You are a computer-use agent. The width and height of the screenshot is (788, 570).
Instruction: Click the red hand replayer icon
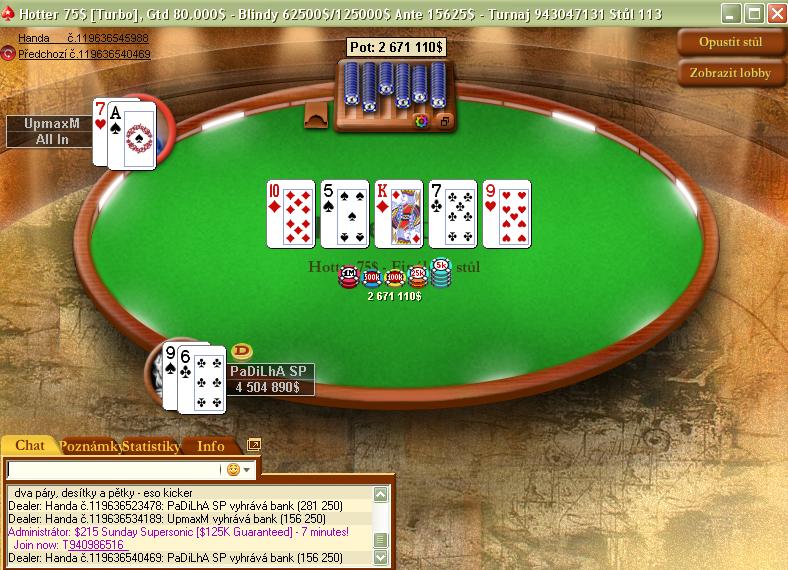(8, 53)
